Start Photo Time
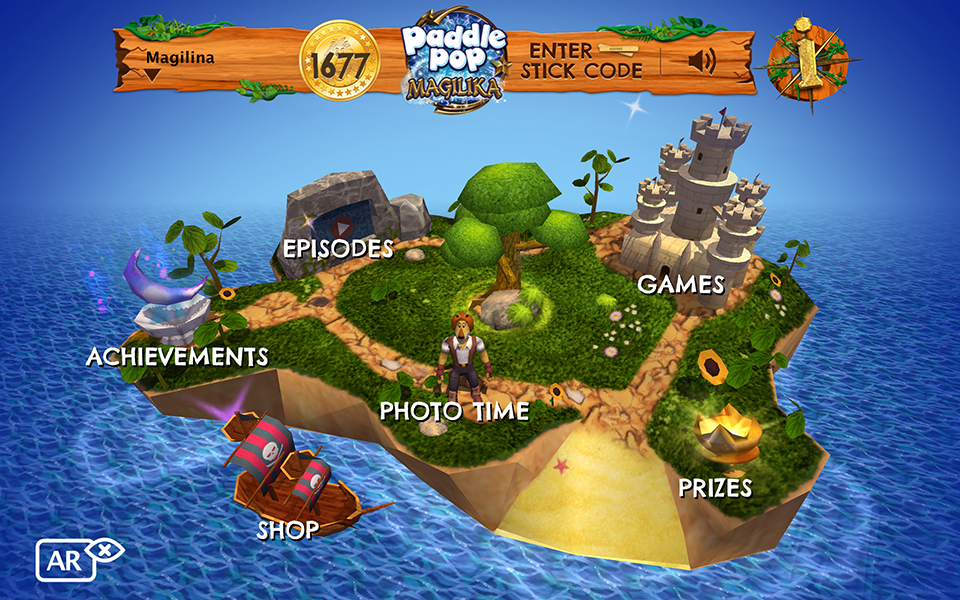The width and height of the screenshot is (960, 600). point(455,408)
